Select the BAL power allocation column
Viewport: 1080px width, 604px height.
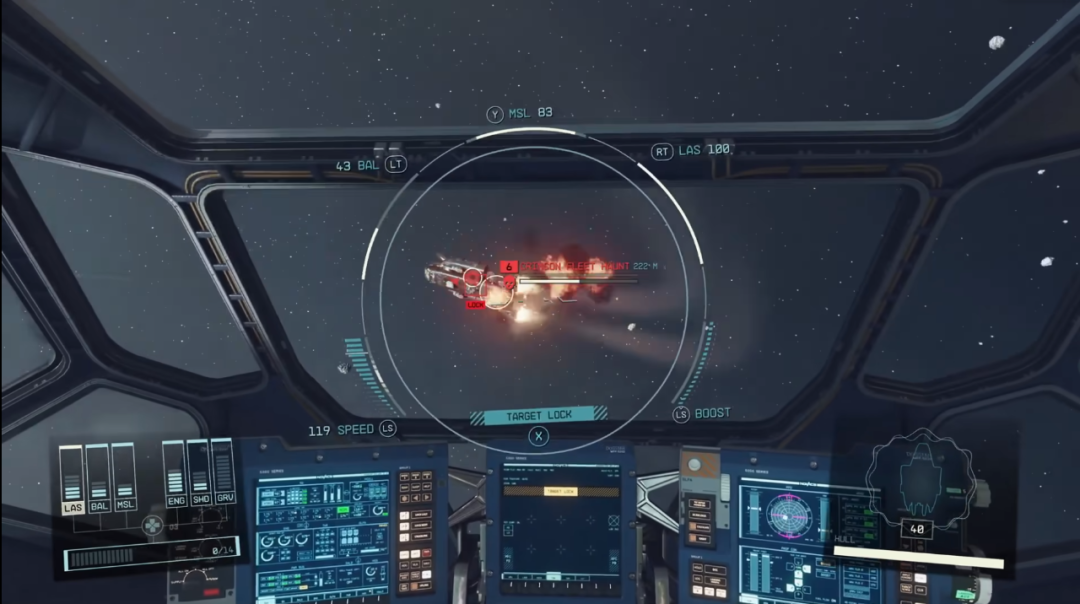[97, 474]
